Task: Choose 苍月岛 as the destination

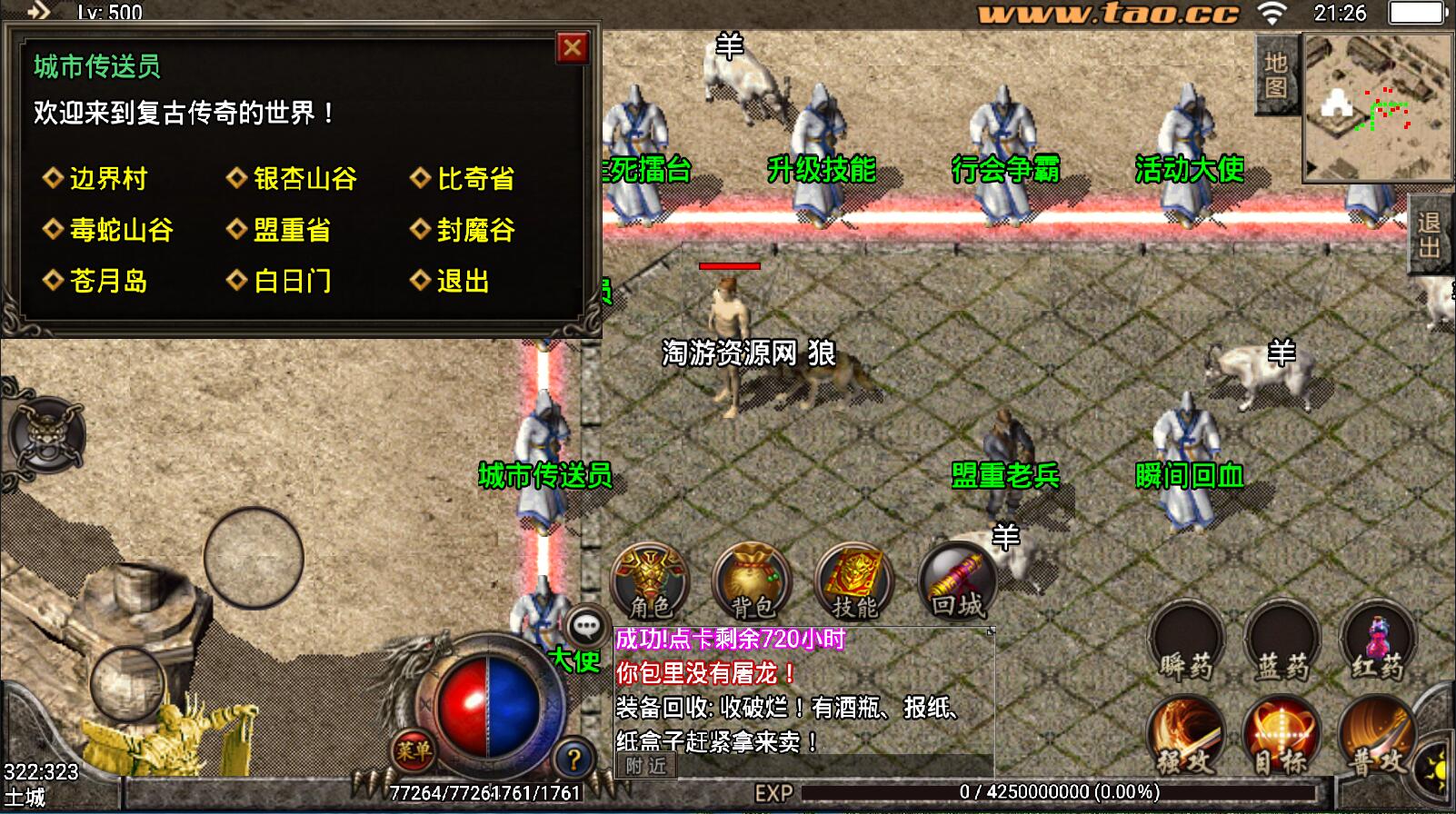Action: click(x=107, y=281)
